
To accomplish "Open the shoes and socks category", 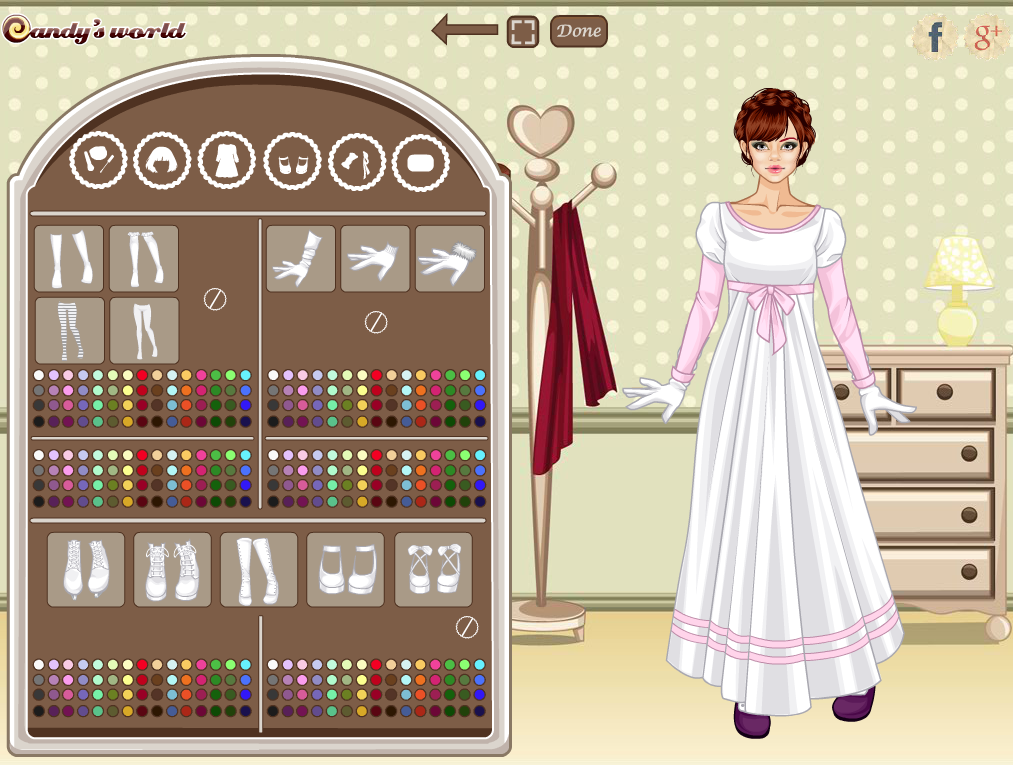I will coord(292,161).
